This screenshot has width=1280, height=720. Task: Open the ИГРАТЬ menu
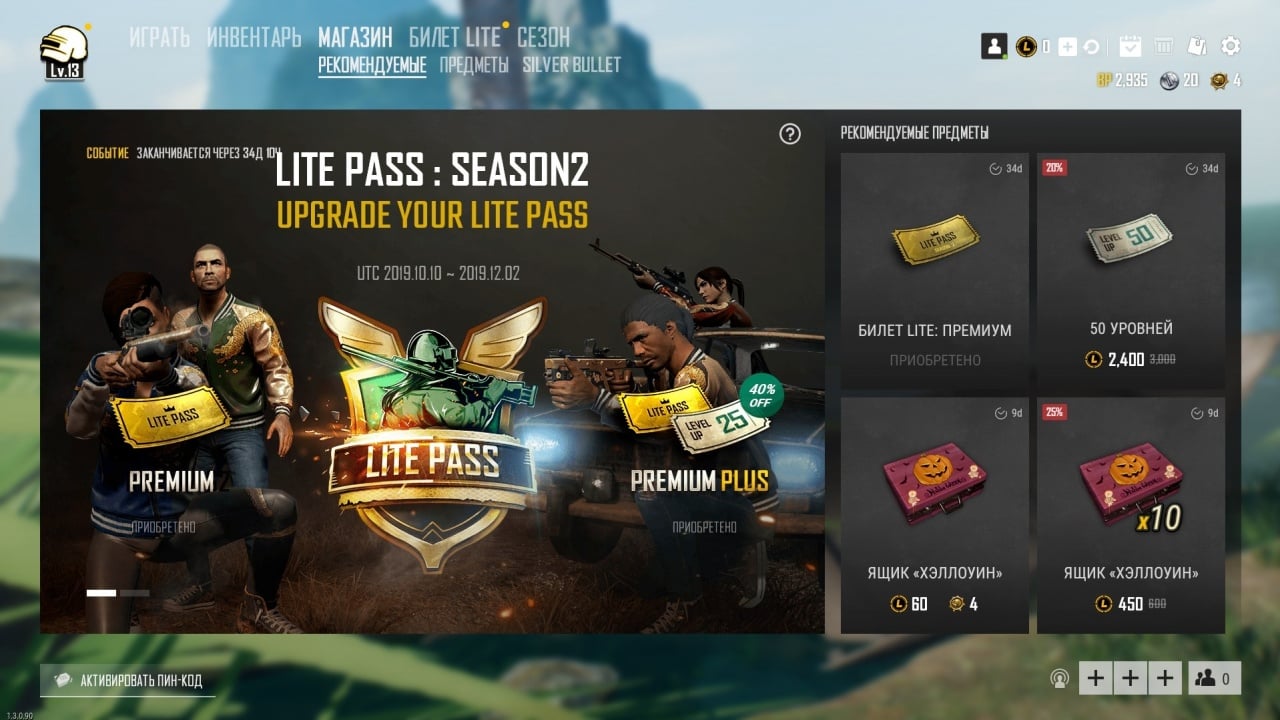click(159, 38)
